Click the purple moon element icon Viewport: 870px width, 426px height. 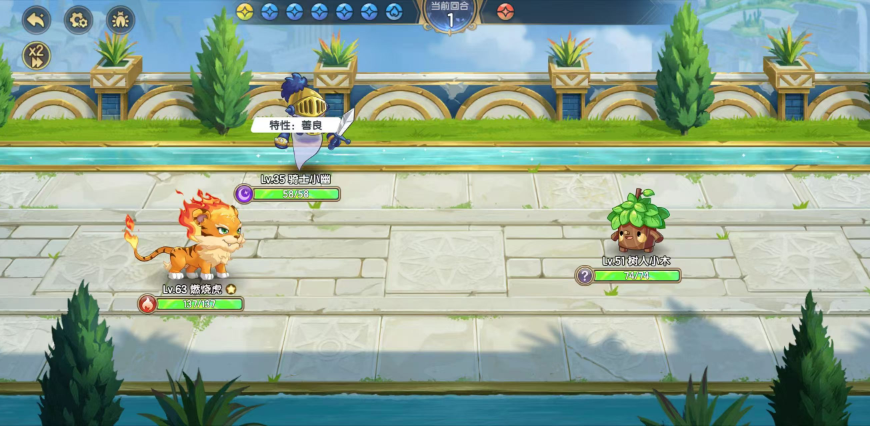[243, 194]
